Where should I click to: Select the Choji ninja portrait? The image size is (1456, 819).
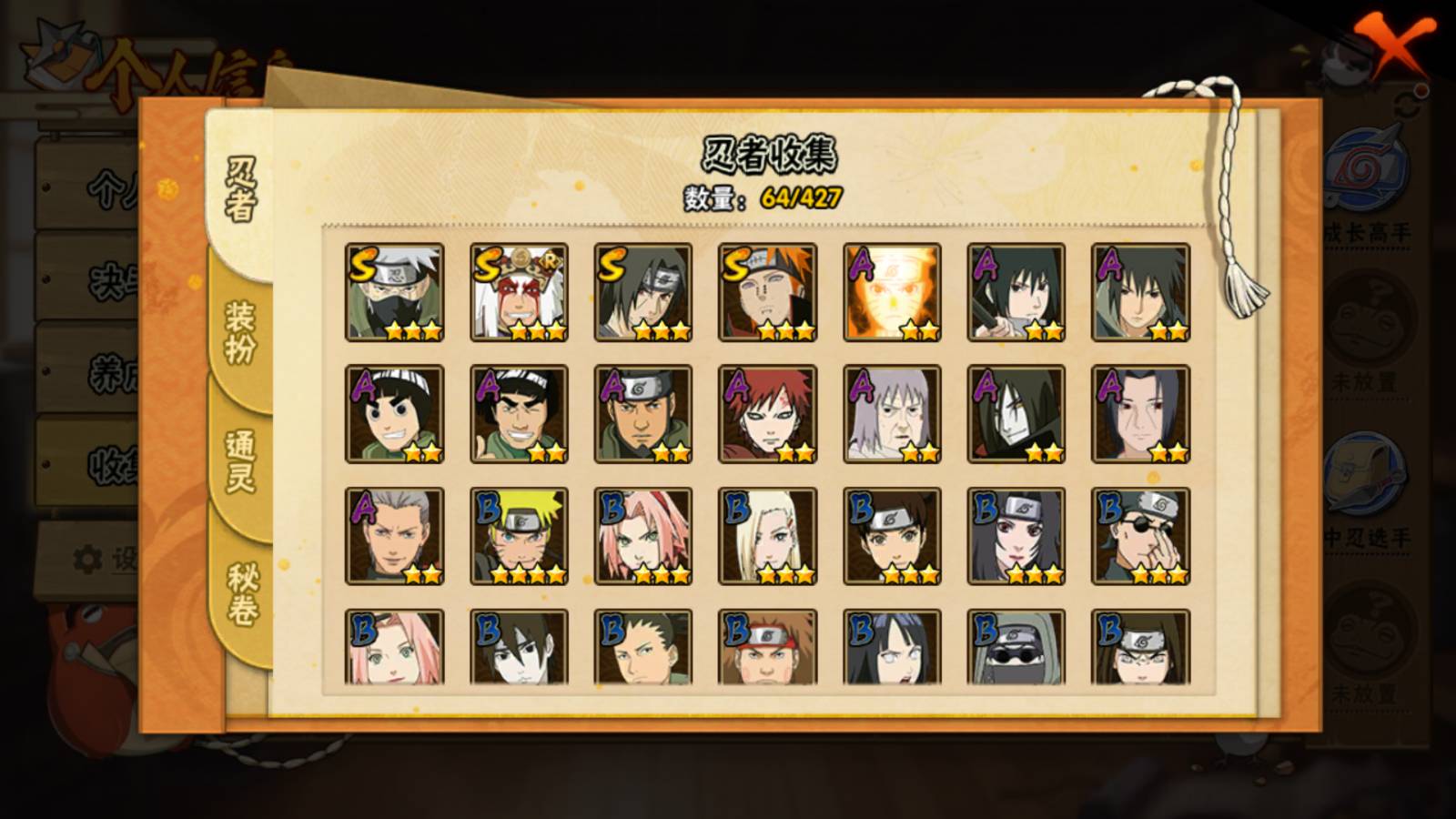coord(768,648)
